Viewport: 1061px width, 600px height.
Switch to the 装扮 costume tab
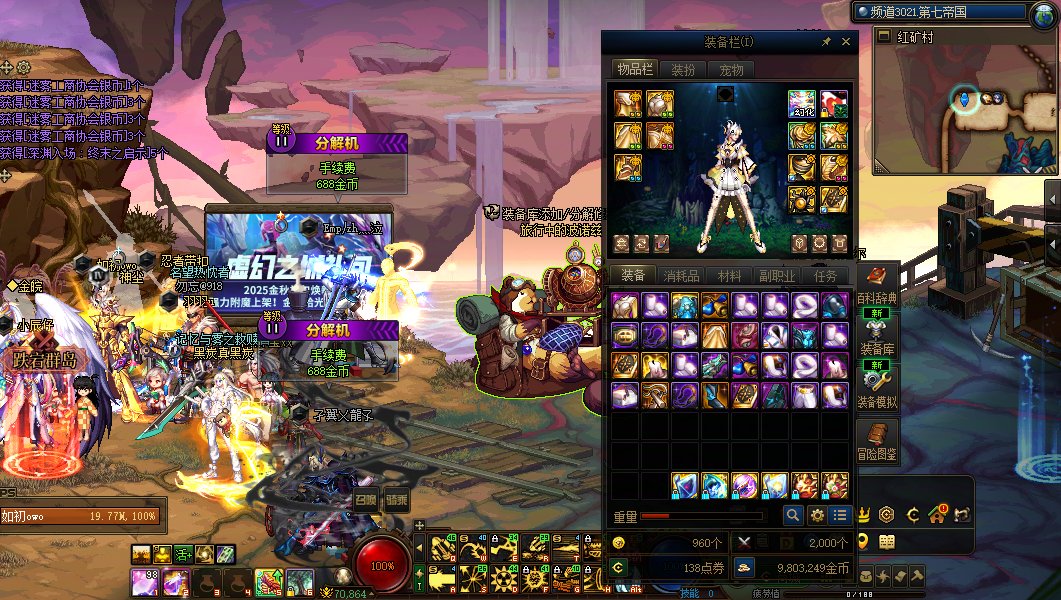pyautogui.click(x=683, y=70)
